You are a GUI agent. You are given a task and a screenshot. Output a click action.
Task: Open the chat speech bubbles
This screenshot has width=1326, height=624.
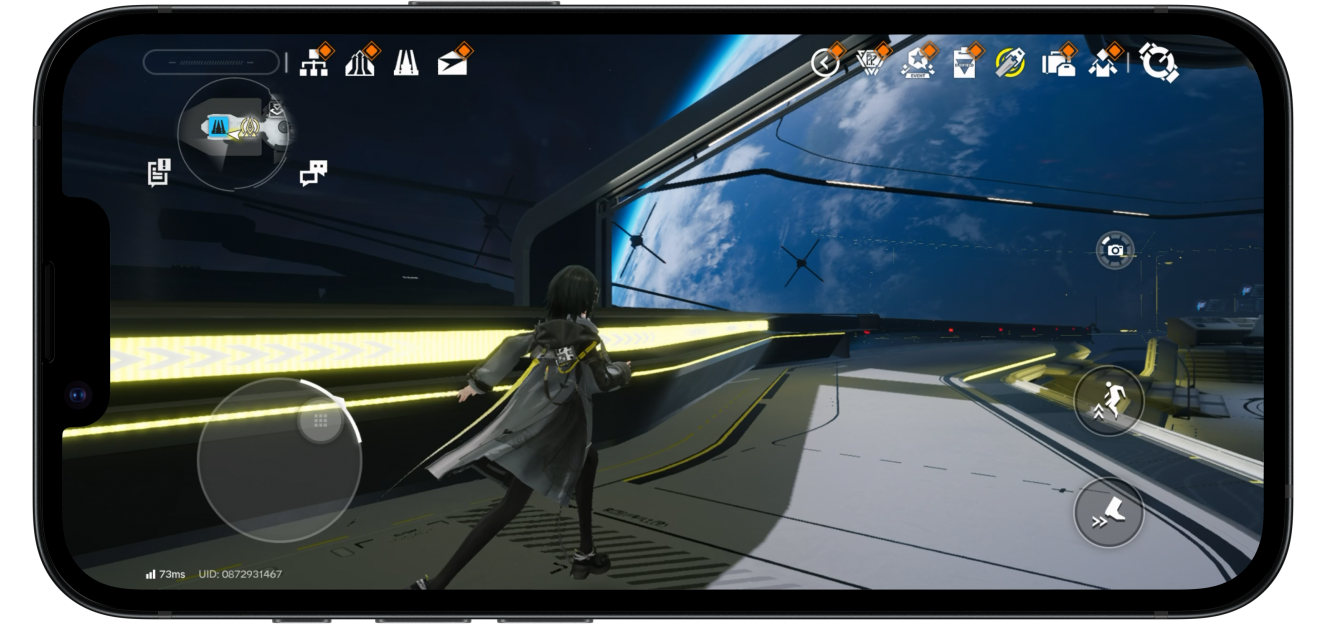click(314, 173)
